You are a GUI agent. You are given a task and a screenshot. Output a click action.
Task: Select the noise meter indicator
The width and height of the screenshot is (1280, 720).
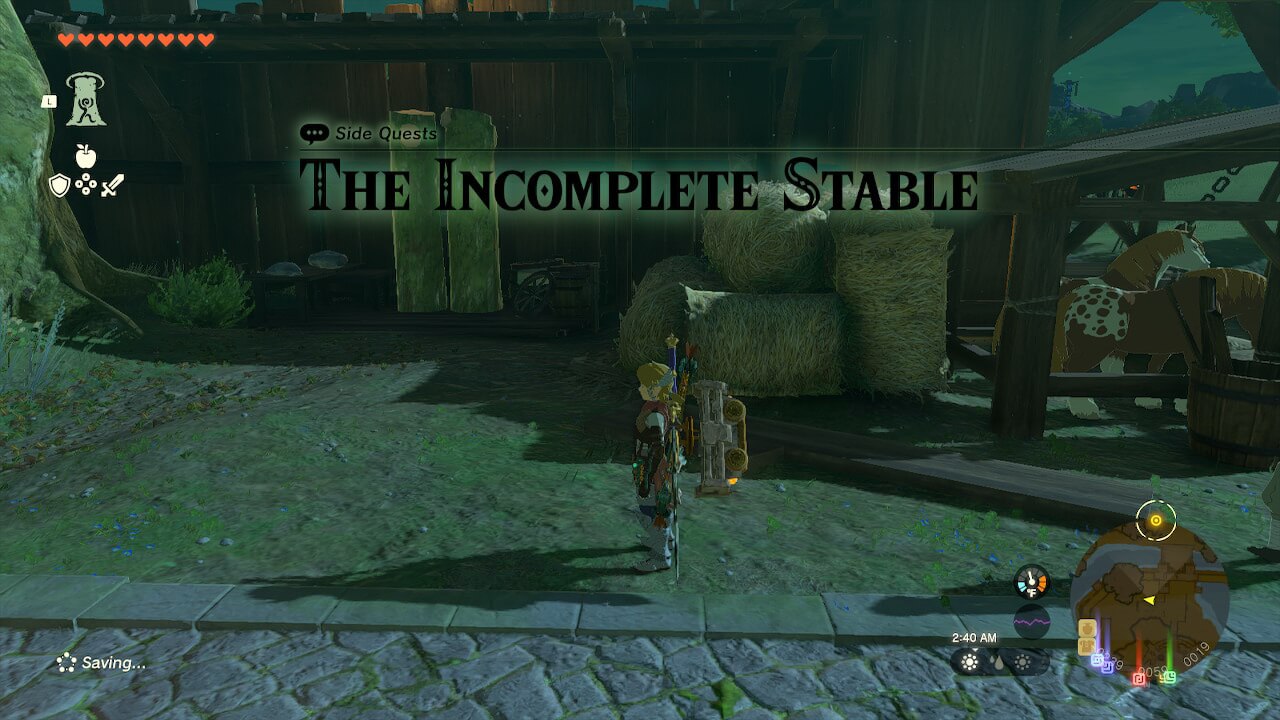pyautogui.click(x=1031, y=620)
